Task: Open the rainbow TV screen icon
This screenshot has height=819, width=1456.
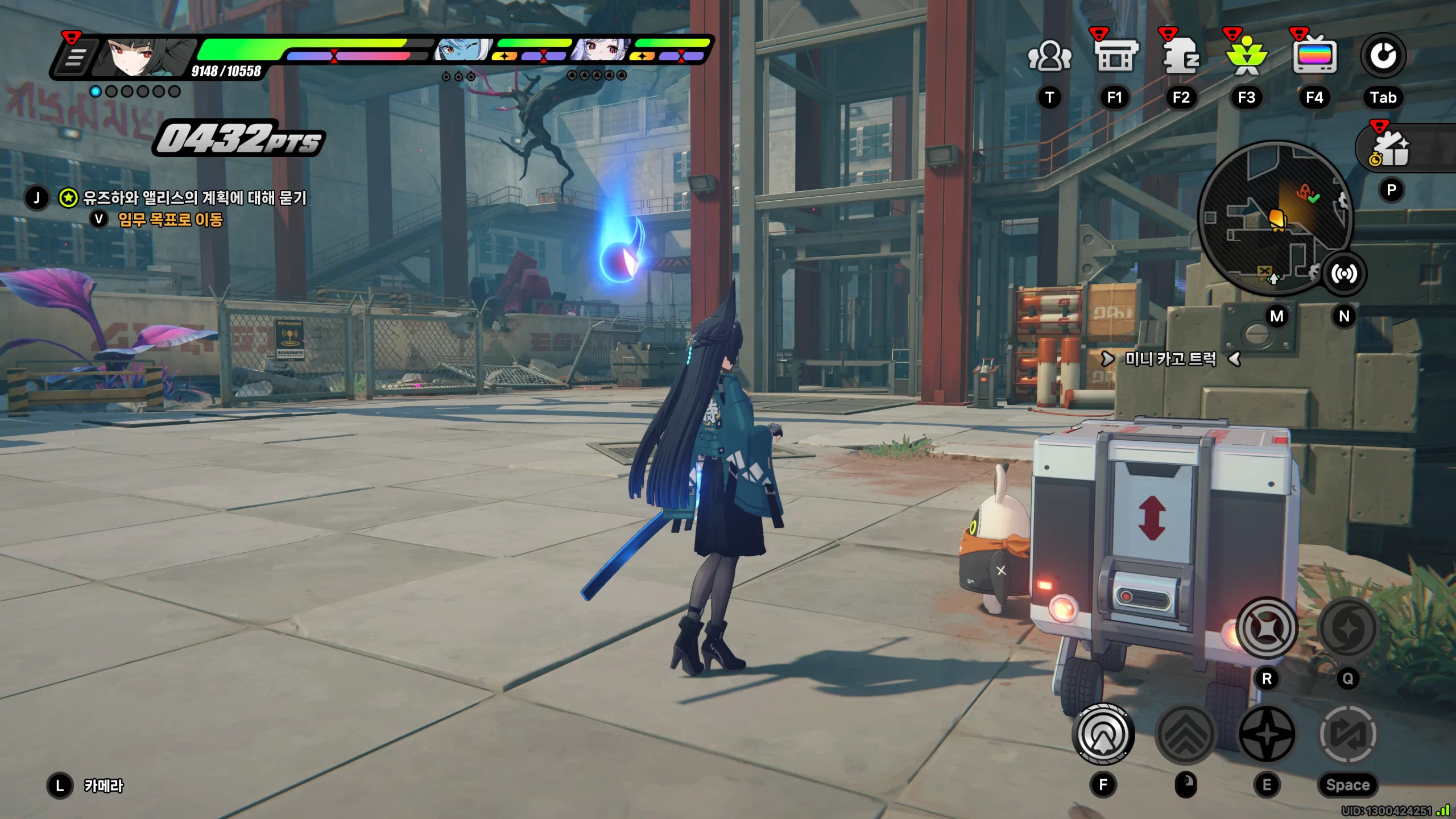Action: click(x=1314, y=56)
